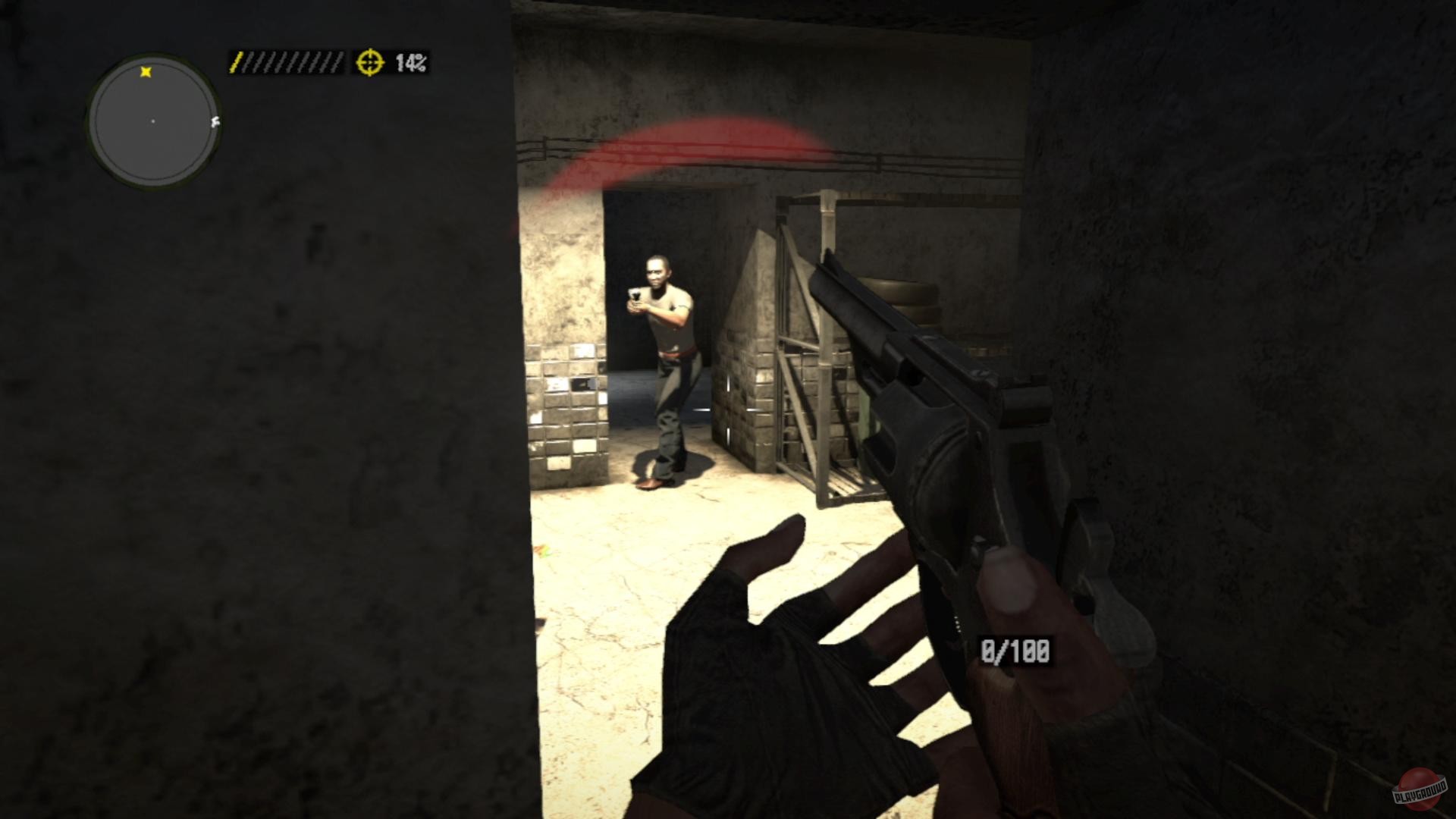The width and height of the screenshot is (1456, 819).
Task: Click the white aiming crosshair at screen center
Action: pyautogui.click(x=728, y=409)
